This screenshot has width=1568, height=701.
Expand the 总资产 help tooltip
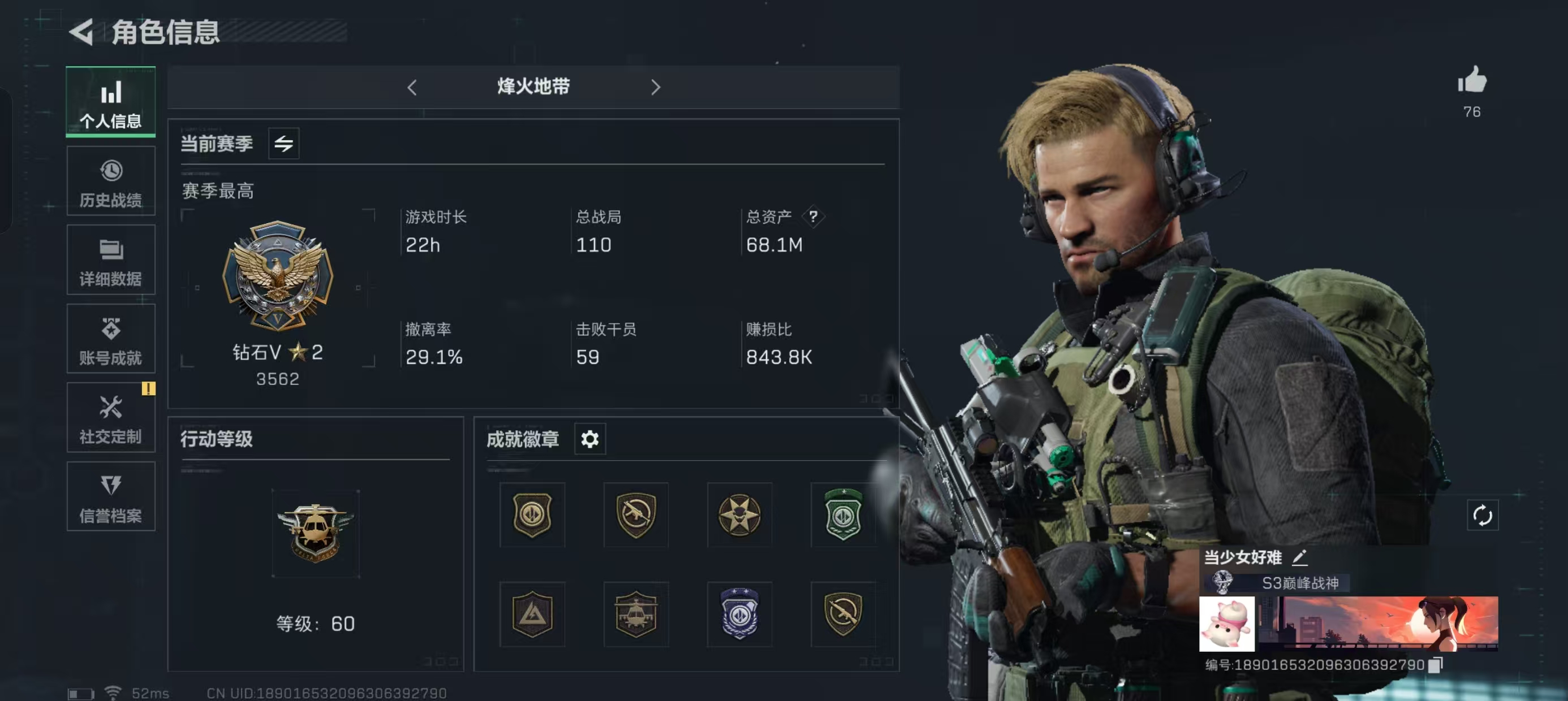pyautogui.click(x=813, y=217)
